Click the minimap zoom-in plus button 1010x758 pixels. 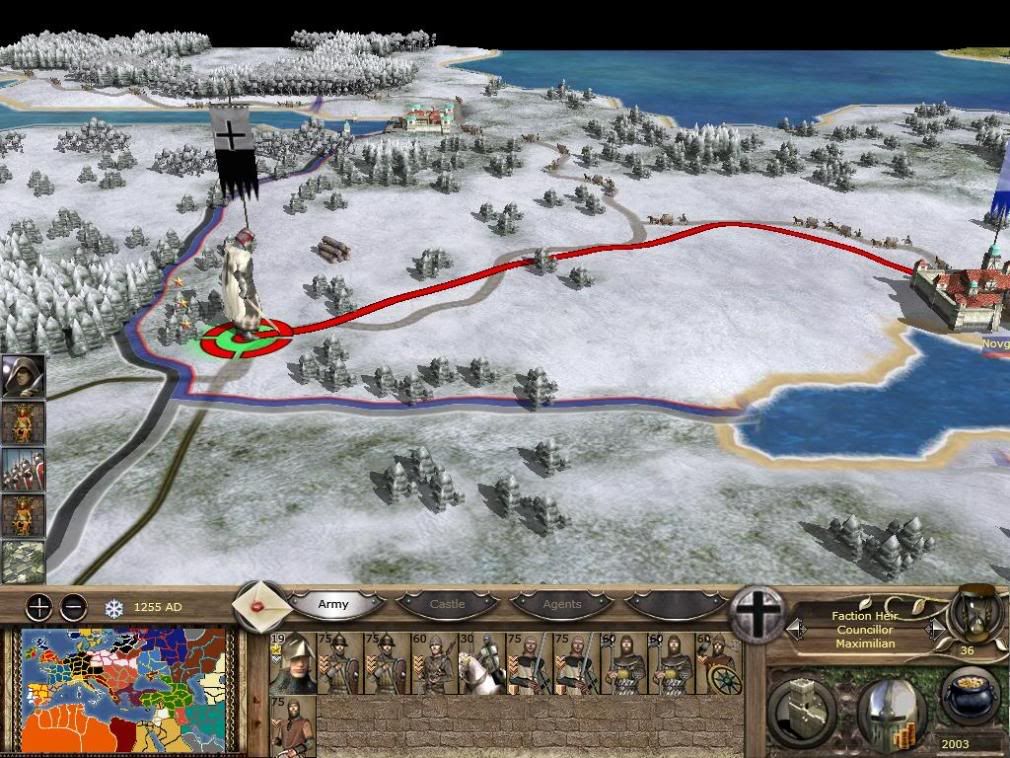pos(39,606)
